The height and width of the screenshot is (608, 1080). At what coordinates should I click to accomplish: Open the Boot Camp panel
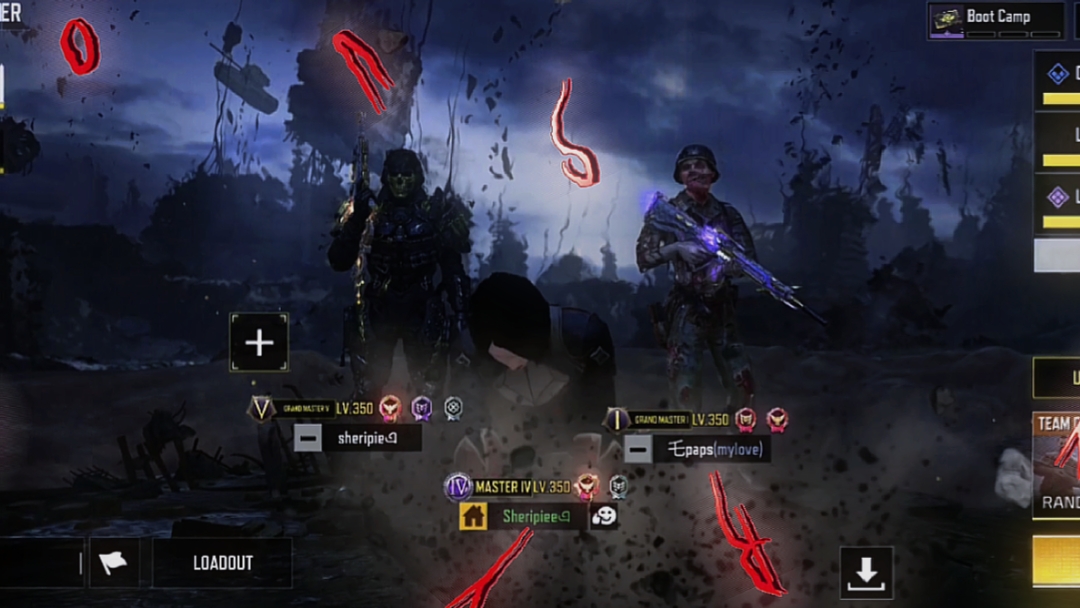[x=996, y=19]
